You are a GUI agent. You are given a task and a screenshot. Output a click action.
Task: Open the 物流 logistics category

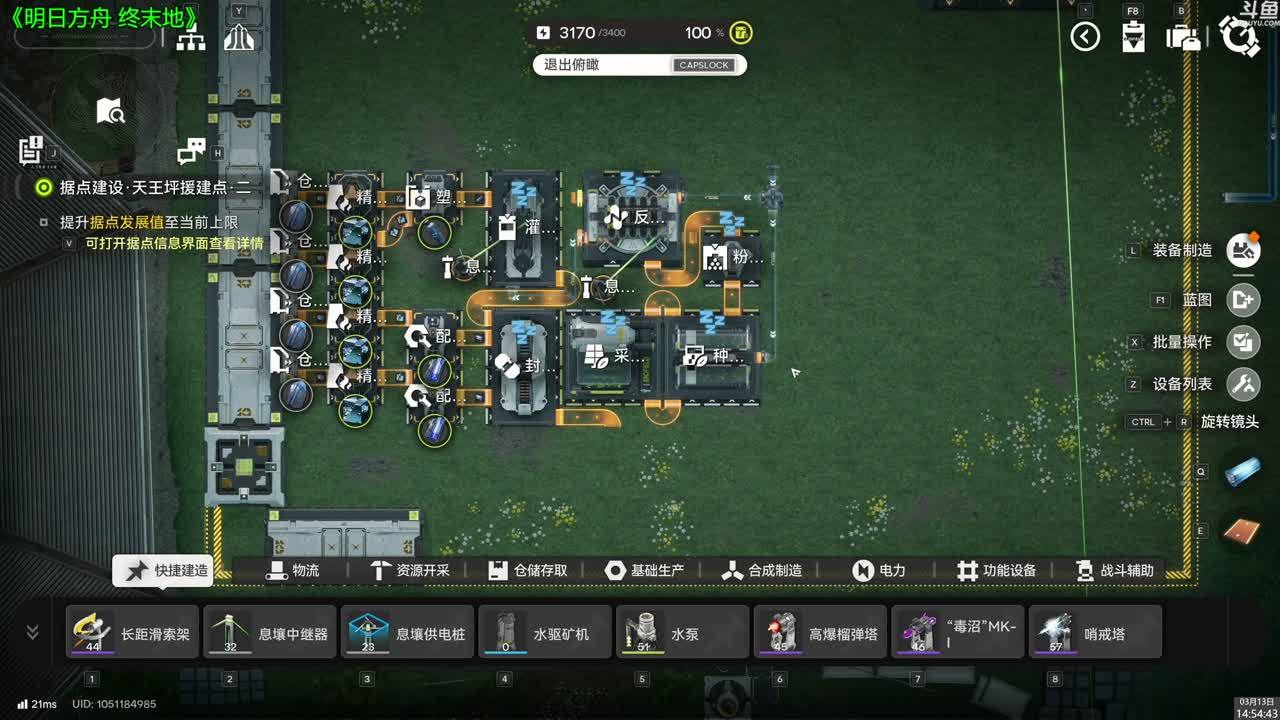click(x=292, y=570)
